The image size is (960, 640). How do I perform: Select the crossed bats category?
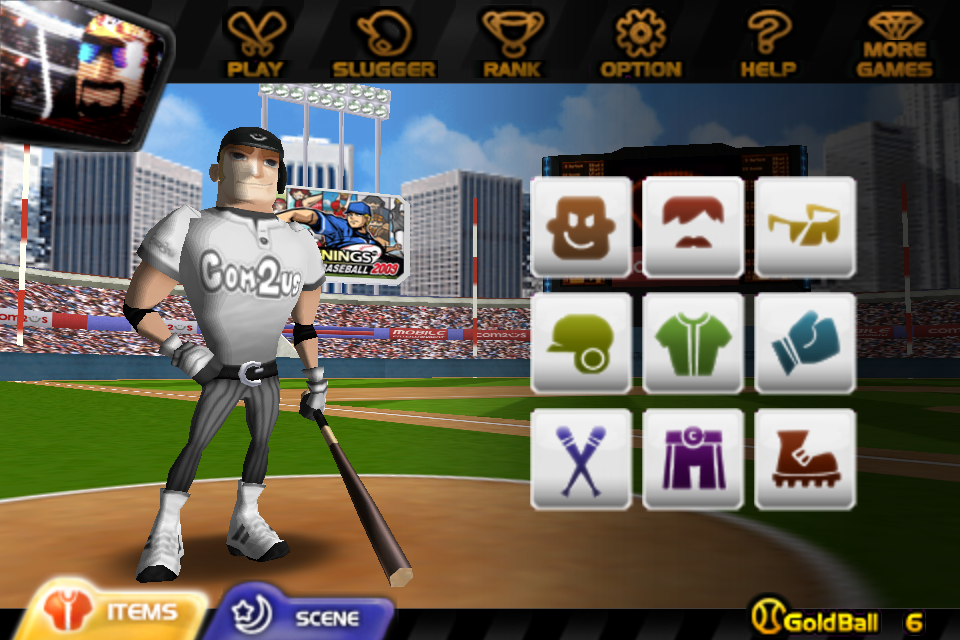[x=581, y=459]
